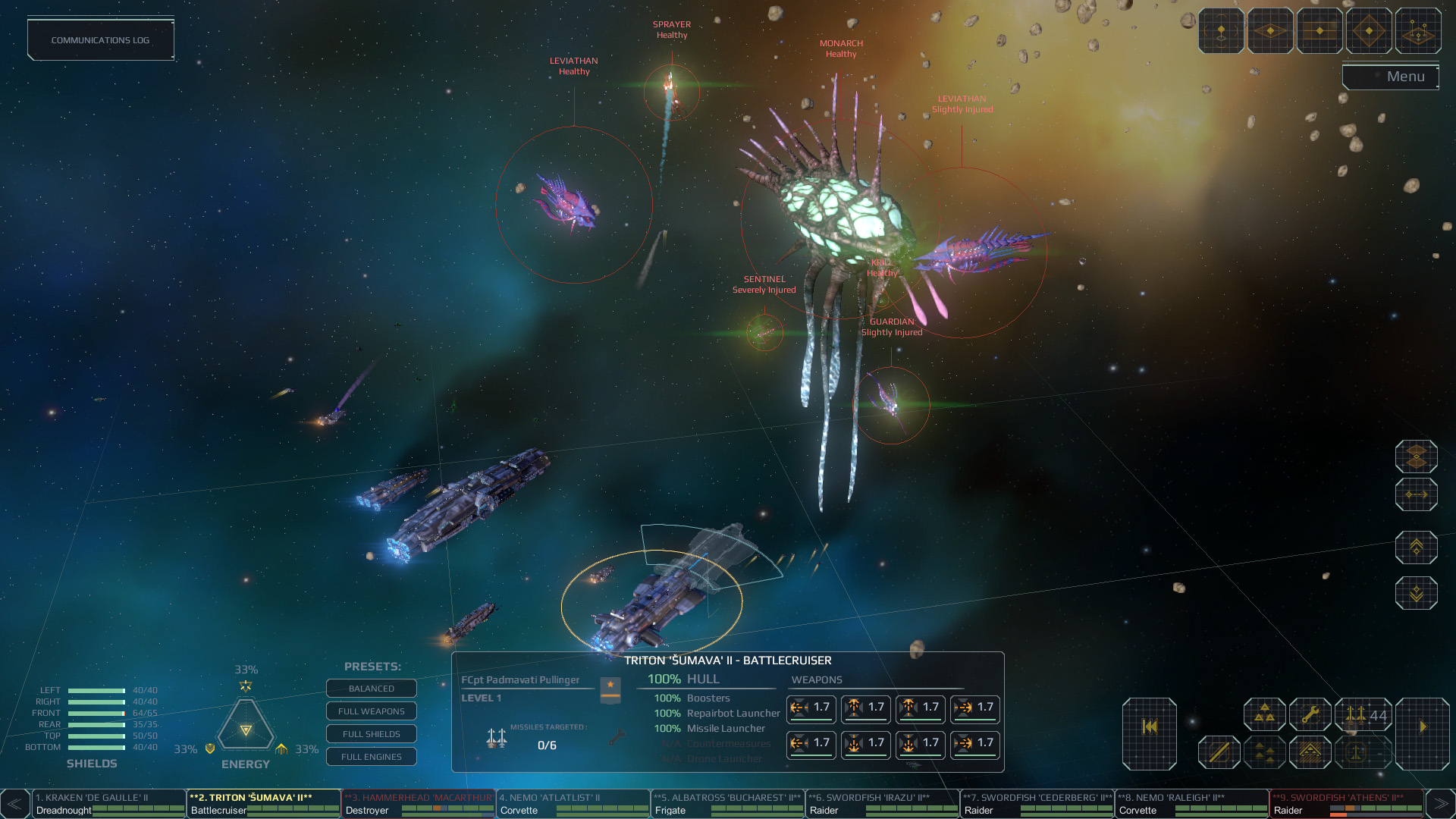Enable the Full Weapons energy preset
Viewport: 1456px width, 819px height.
[372, 711]
